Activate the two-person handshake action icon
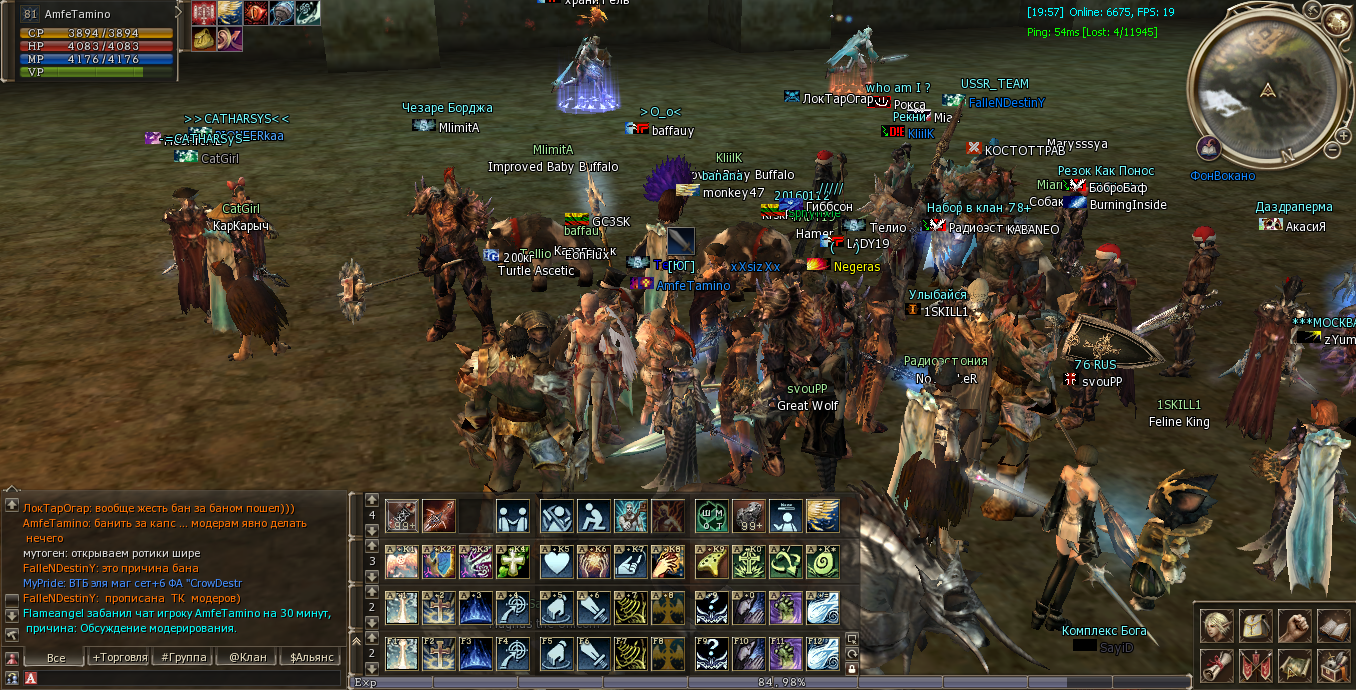Screen dimensions: 1356x690 513,516
